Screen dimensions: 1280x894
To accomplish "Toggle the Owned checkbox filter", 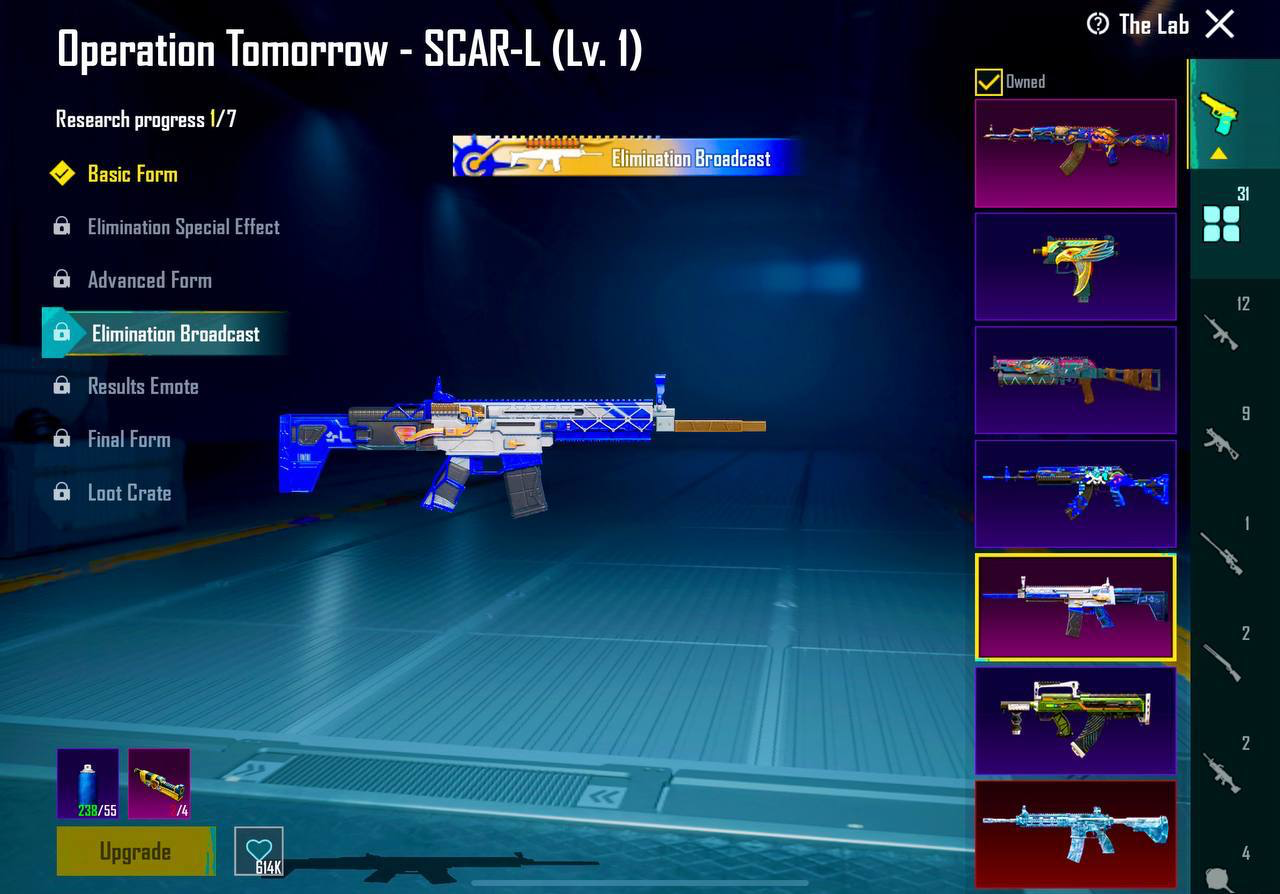I will point(988,82).
